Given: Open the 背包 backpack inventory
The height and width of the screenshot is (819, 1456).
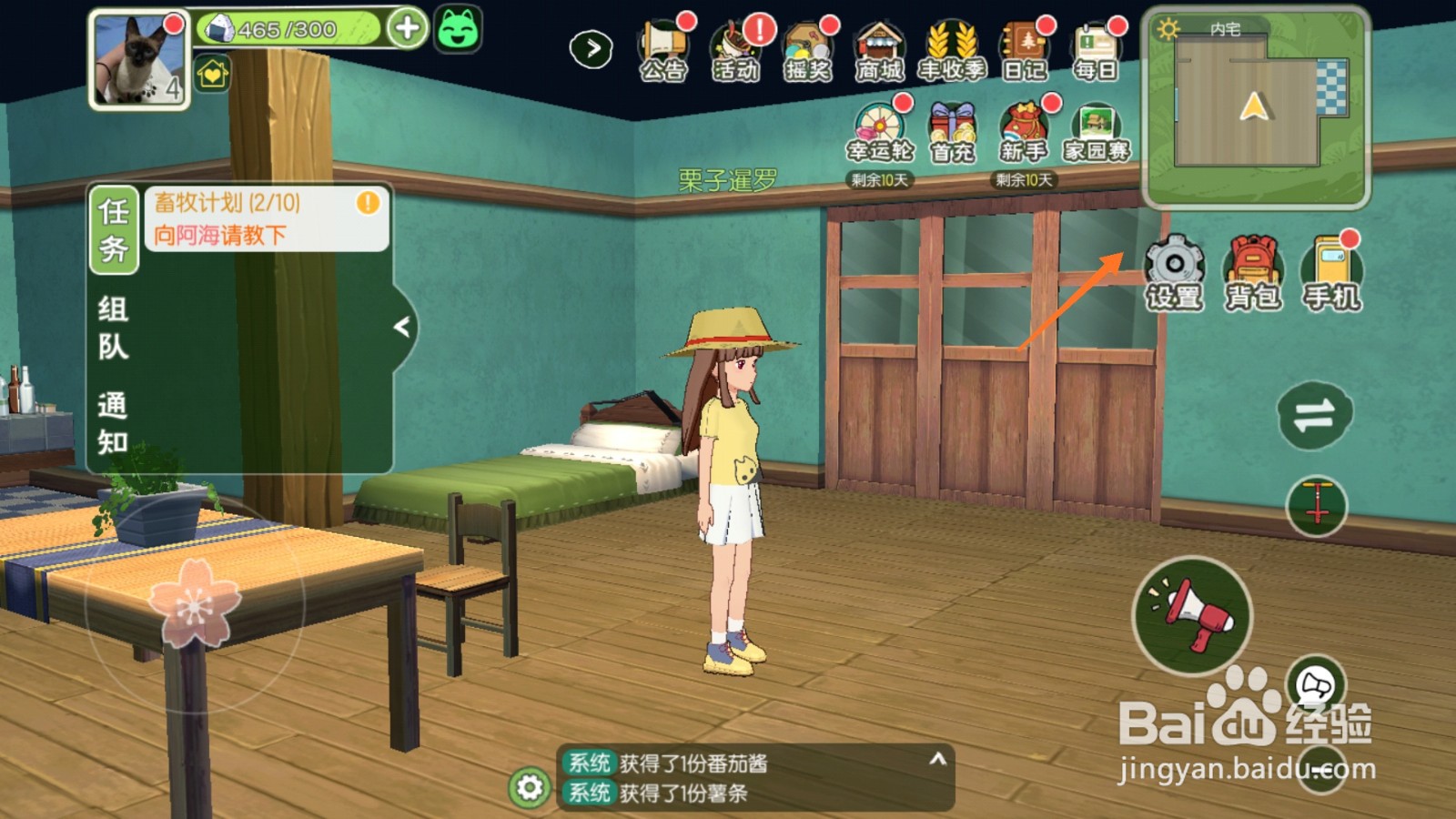Looking at the screenshot, I should tap(1253, 272).
